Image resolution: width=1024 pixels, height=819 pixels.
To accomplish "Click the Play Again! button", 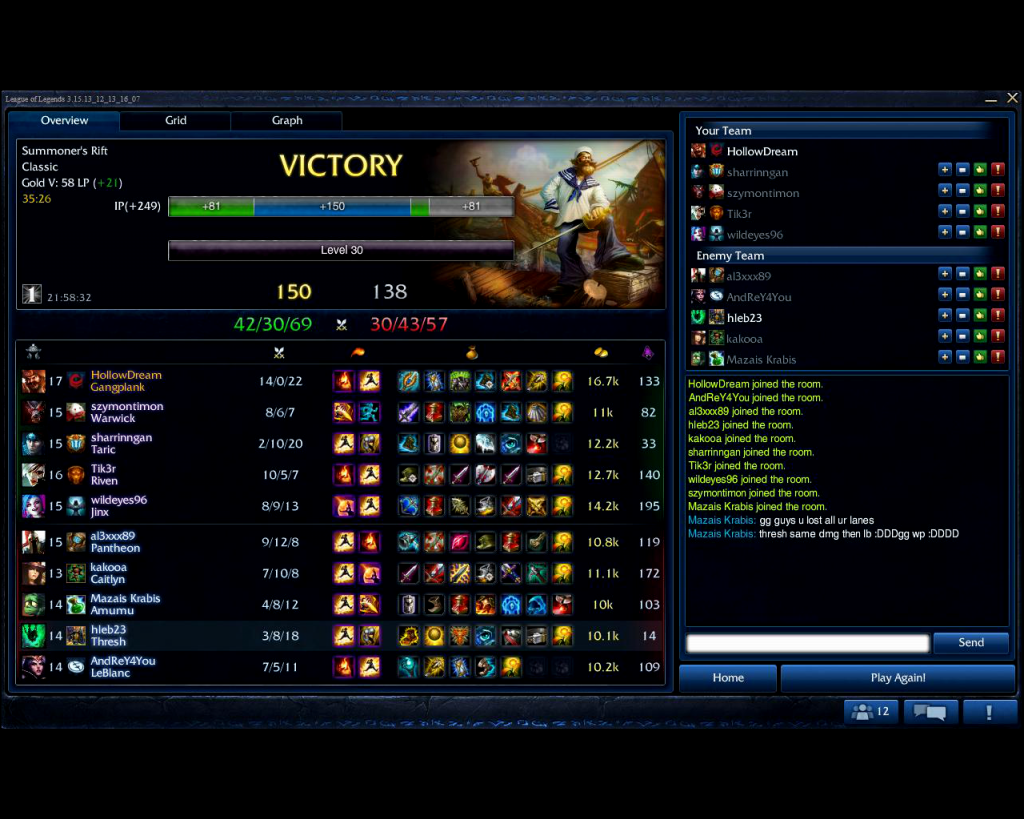I will tap(897, 678).
